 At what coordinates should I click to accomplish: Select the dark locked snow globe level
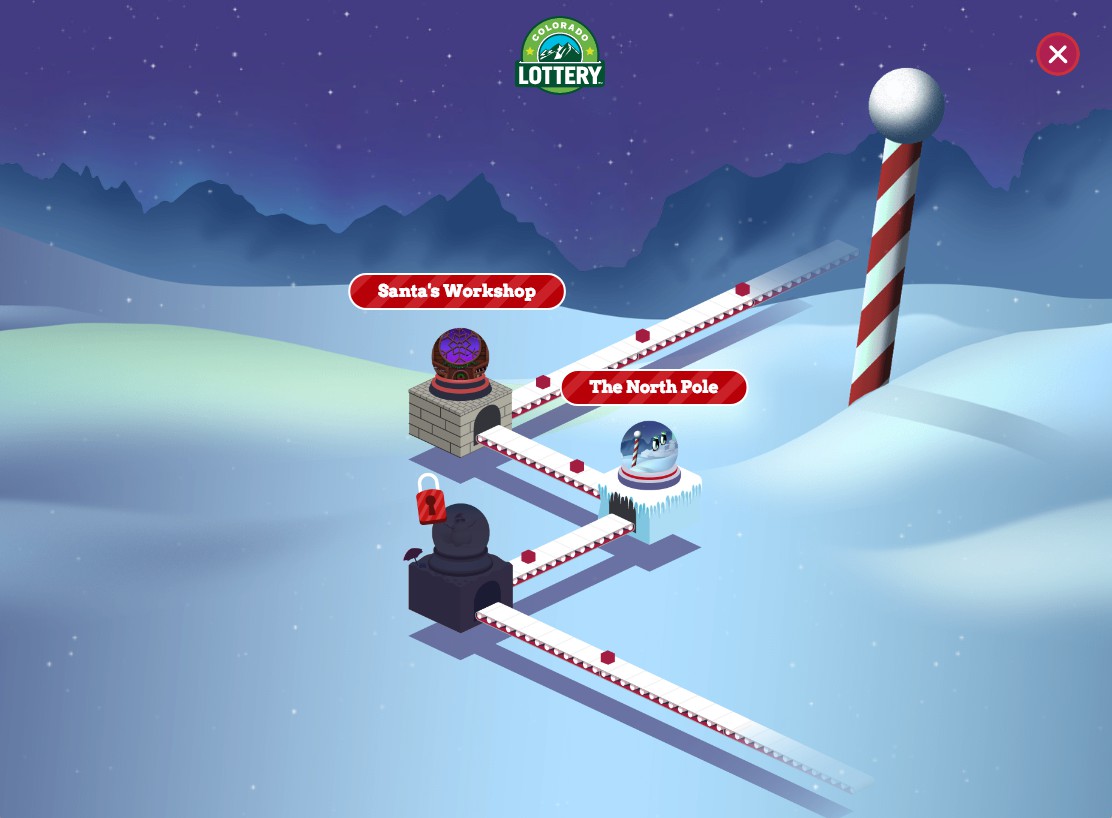[460, 540]
